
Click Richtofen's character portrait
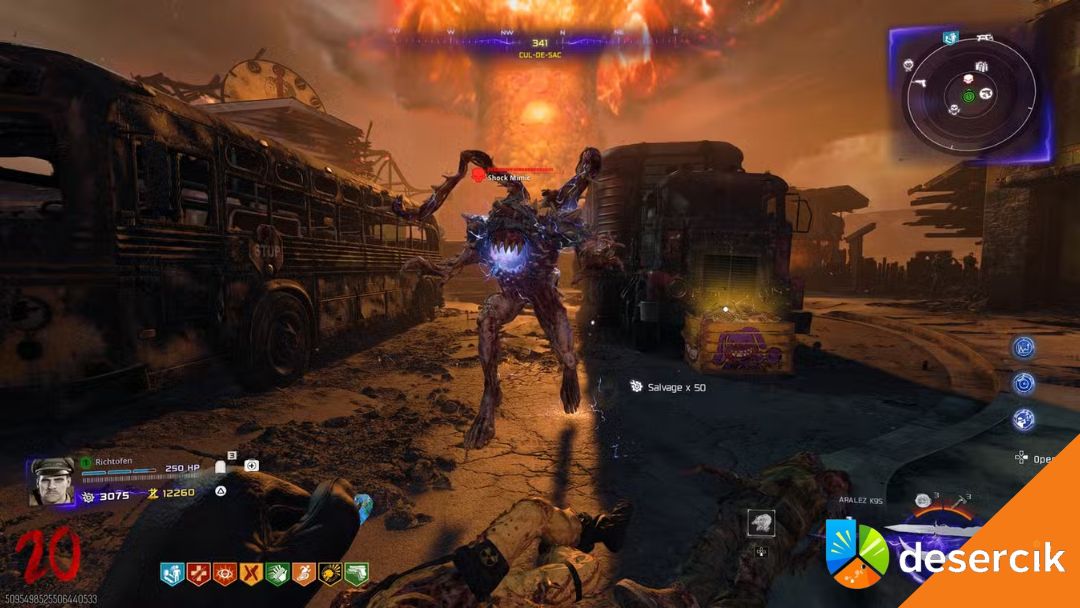[x=52, y=481]
